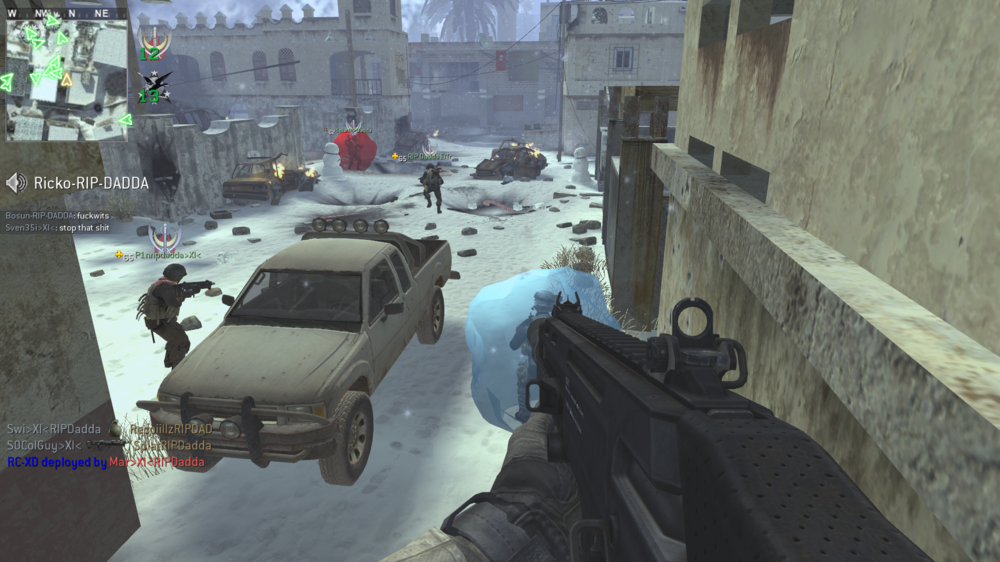Select the enemy eagle faction emblem
Screen dimensions: 1000x562
click(x=154, y=87)
